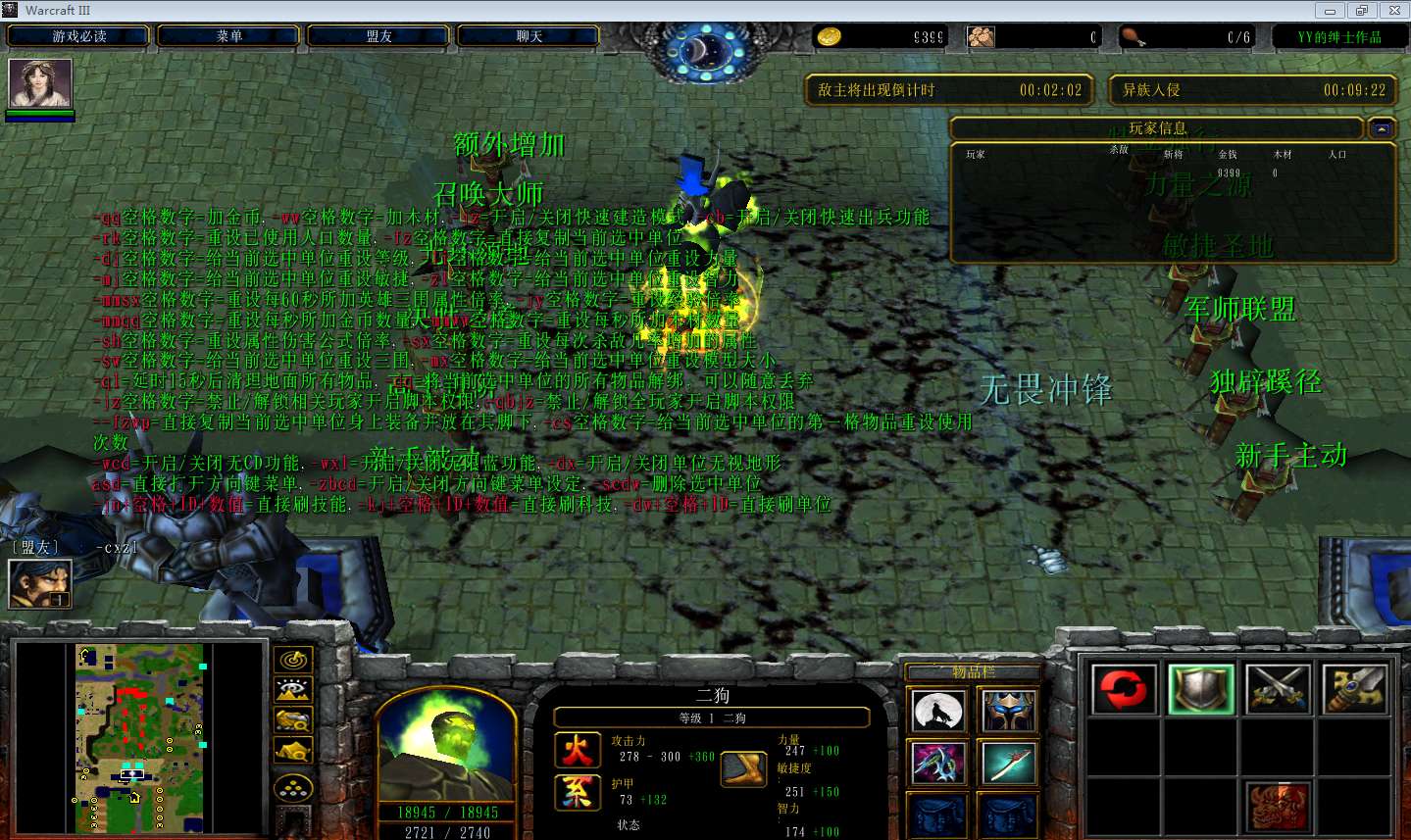This screenshot has width=1411, height=840.
Task: Choose the steel shield command icon
Action: click(1200, 689)
